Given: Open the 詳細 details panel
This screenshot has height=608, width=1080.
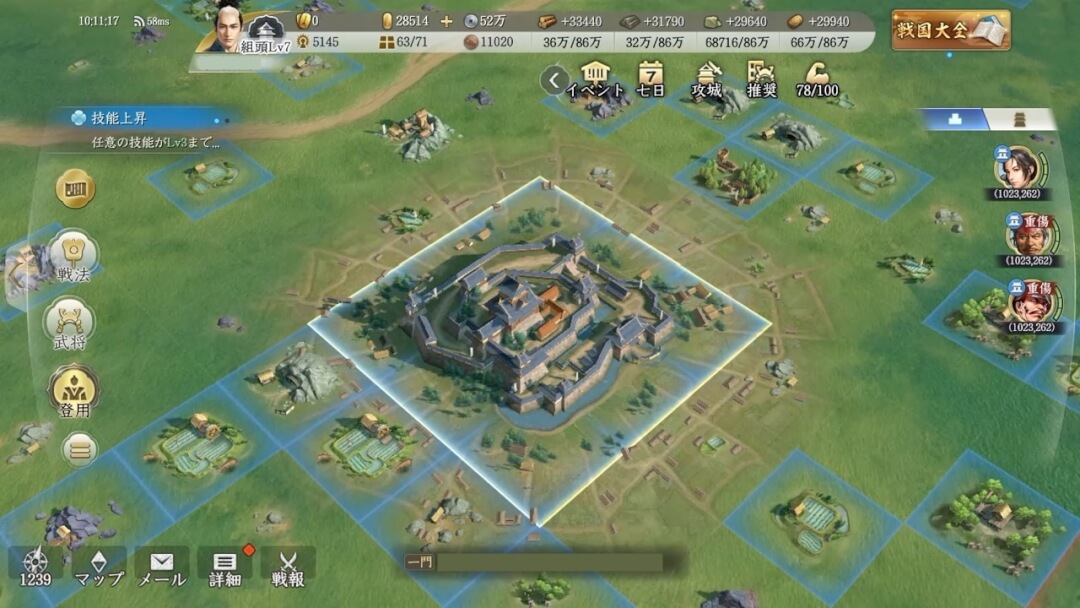Looking at the screenshot, I should pyautogui.click(x=225, y=567).
